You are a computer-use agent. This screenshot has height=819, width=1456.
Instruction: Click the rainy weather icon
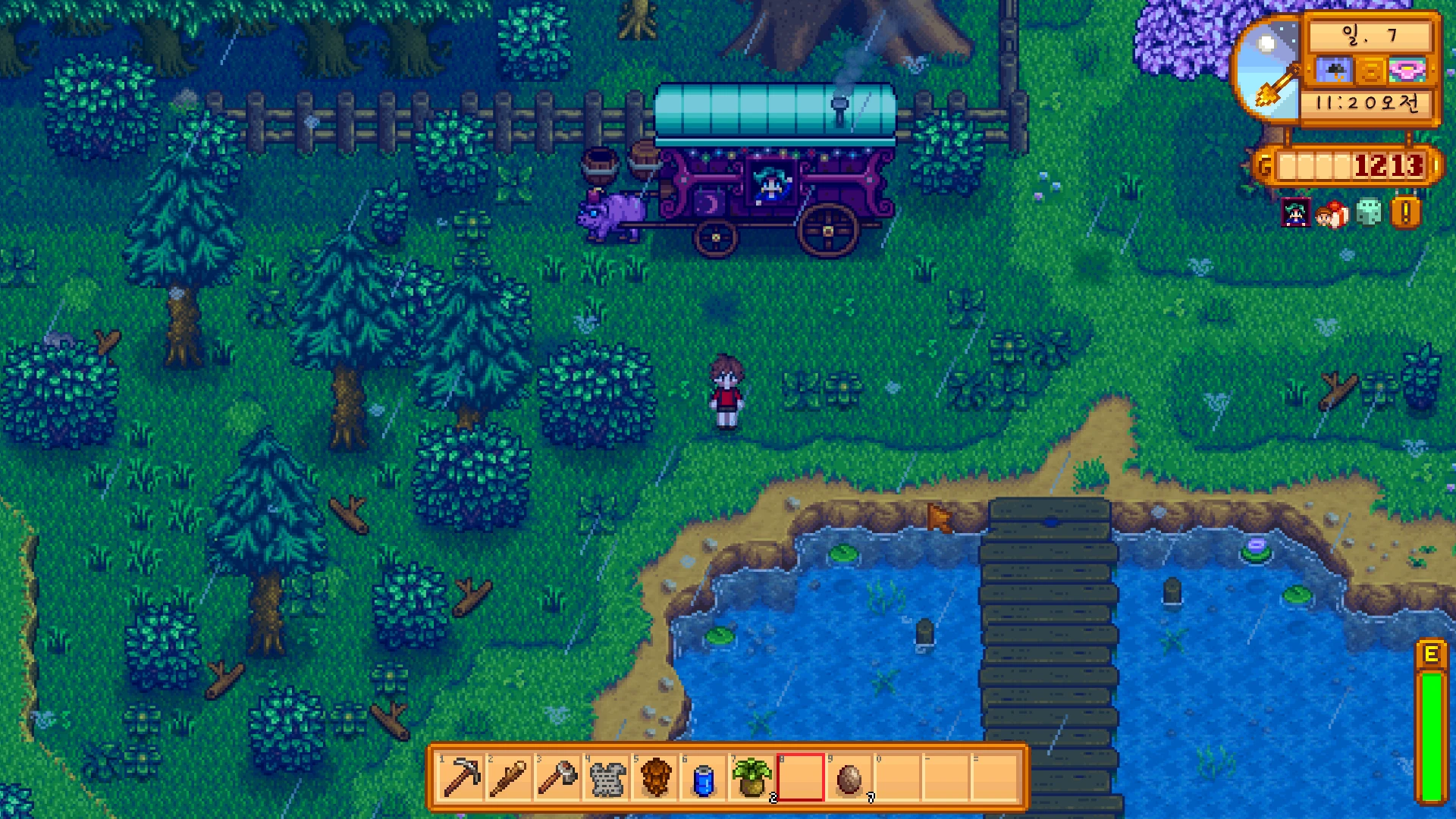click(x=1335, y=71)
